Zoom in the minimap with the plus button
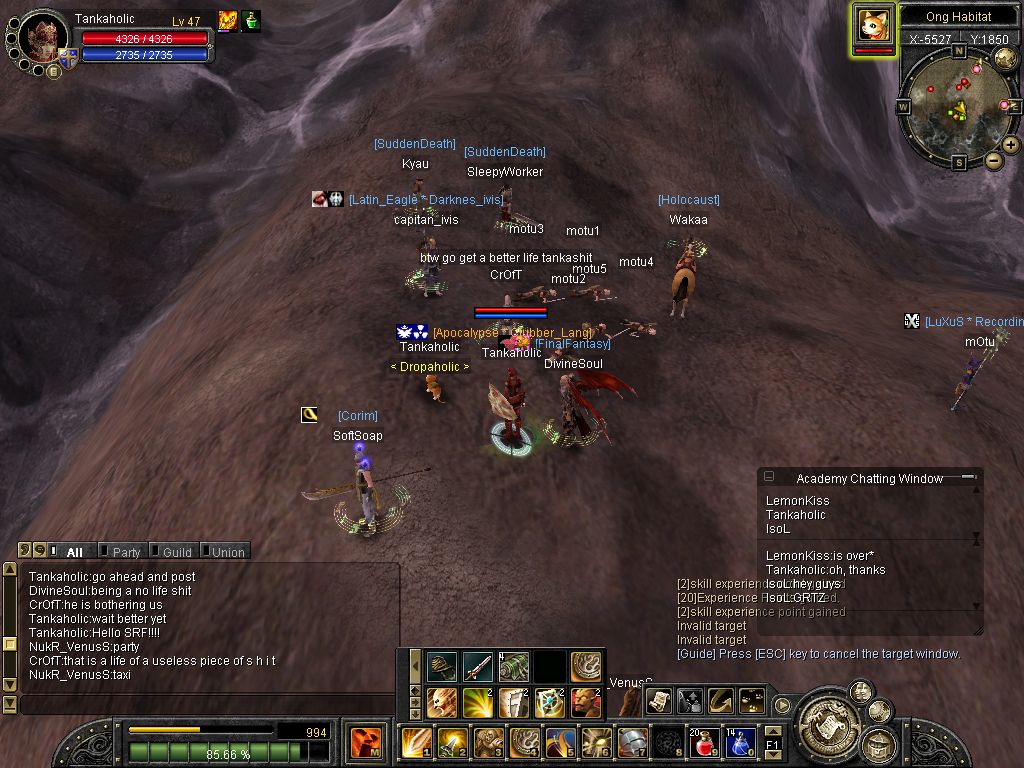Viewport: 1024px width, 768px height. (x=1011, y=145)
